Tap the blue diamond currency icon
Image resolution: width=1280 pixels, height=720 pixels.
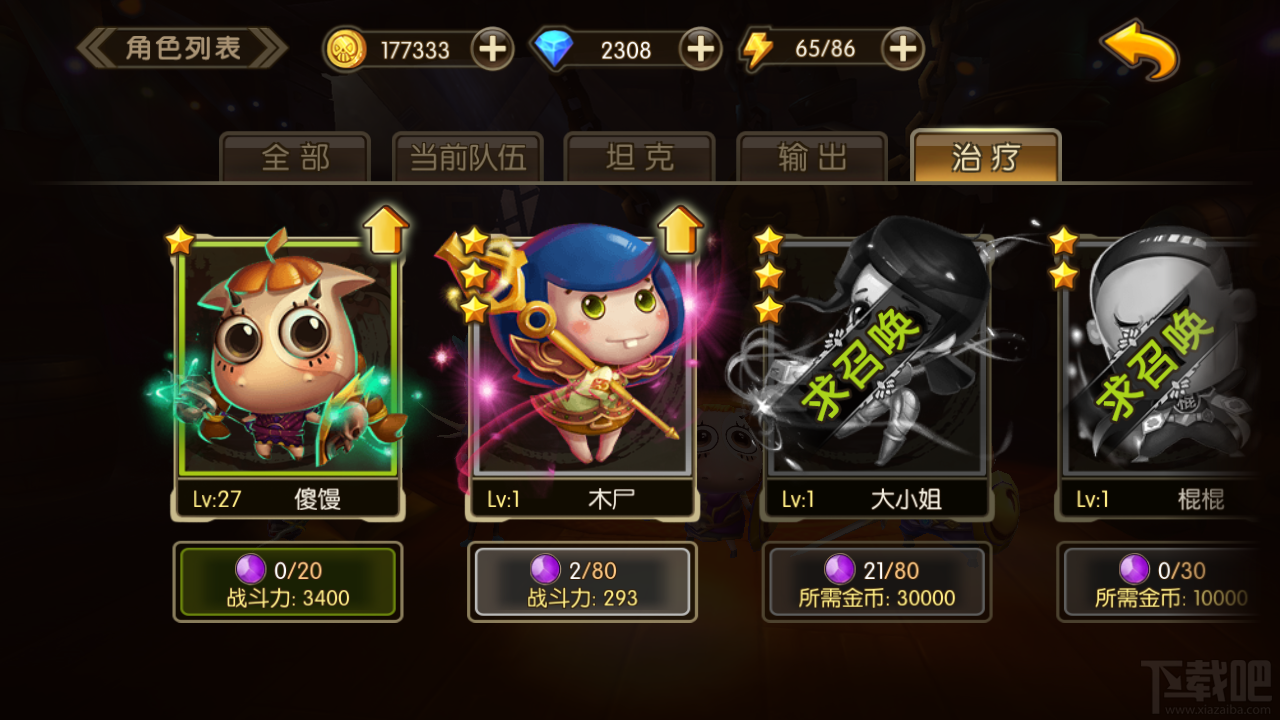(x=555, y=48)
